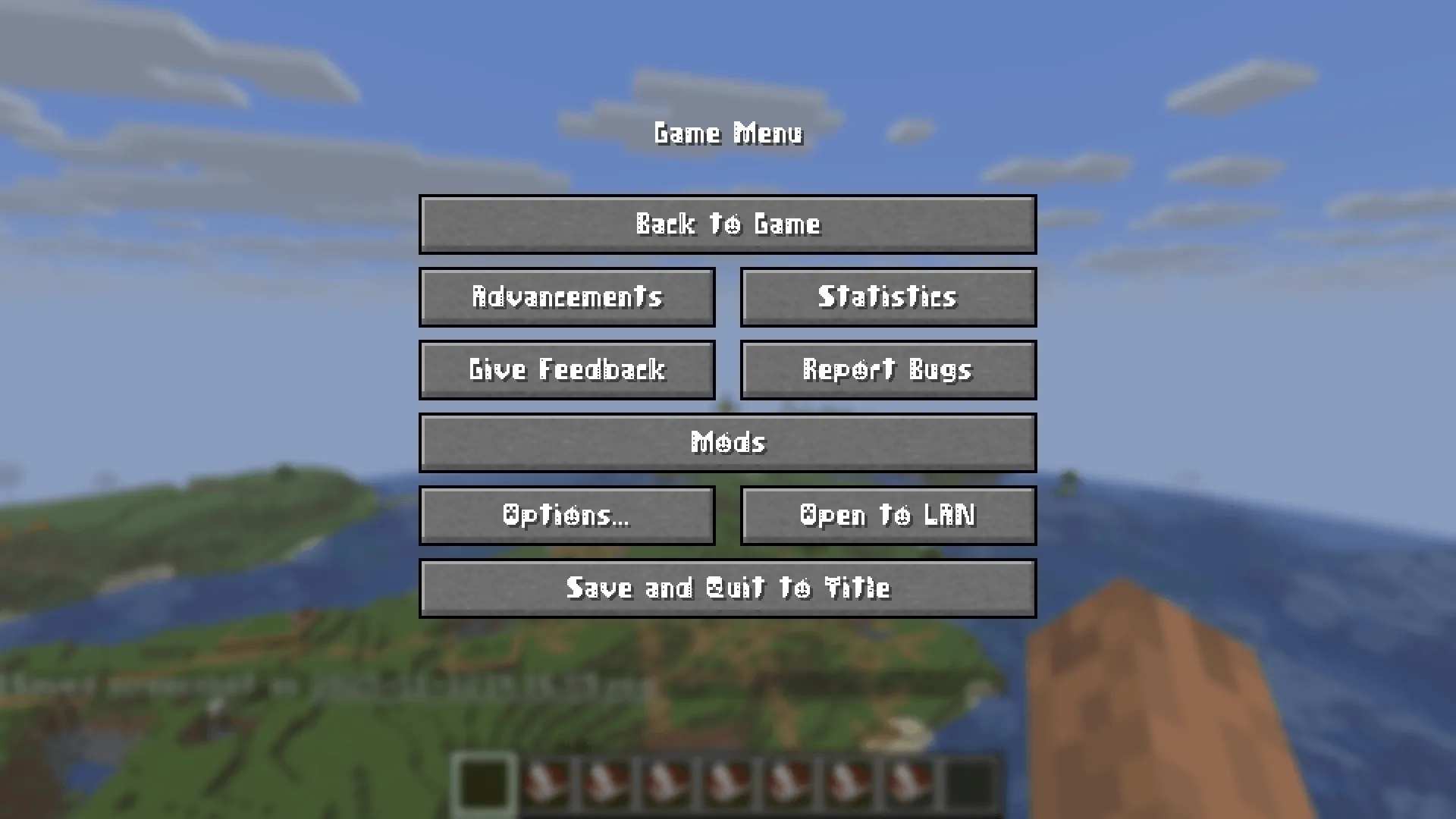Viewport: 1456px width, 819px height.
Task: Save and Quit to Title
Action: 728,588
